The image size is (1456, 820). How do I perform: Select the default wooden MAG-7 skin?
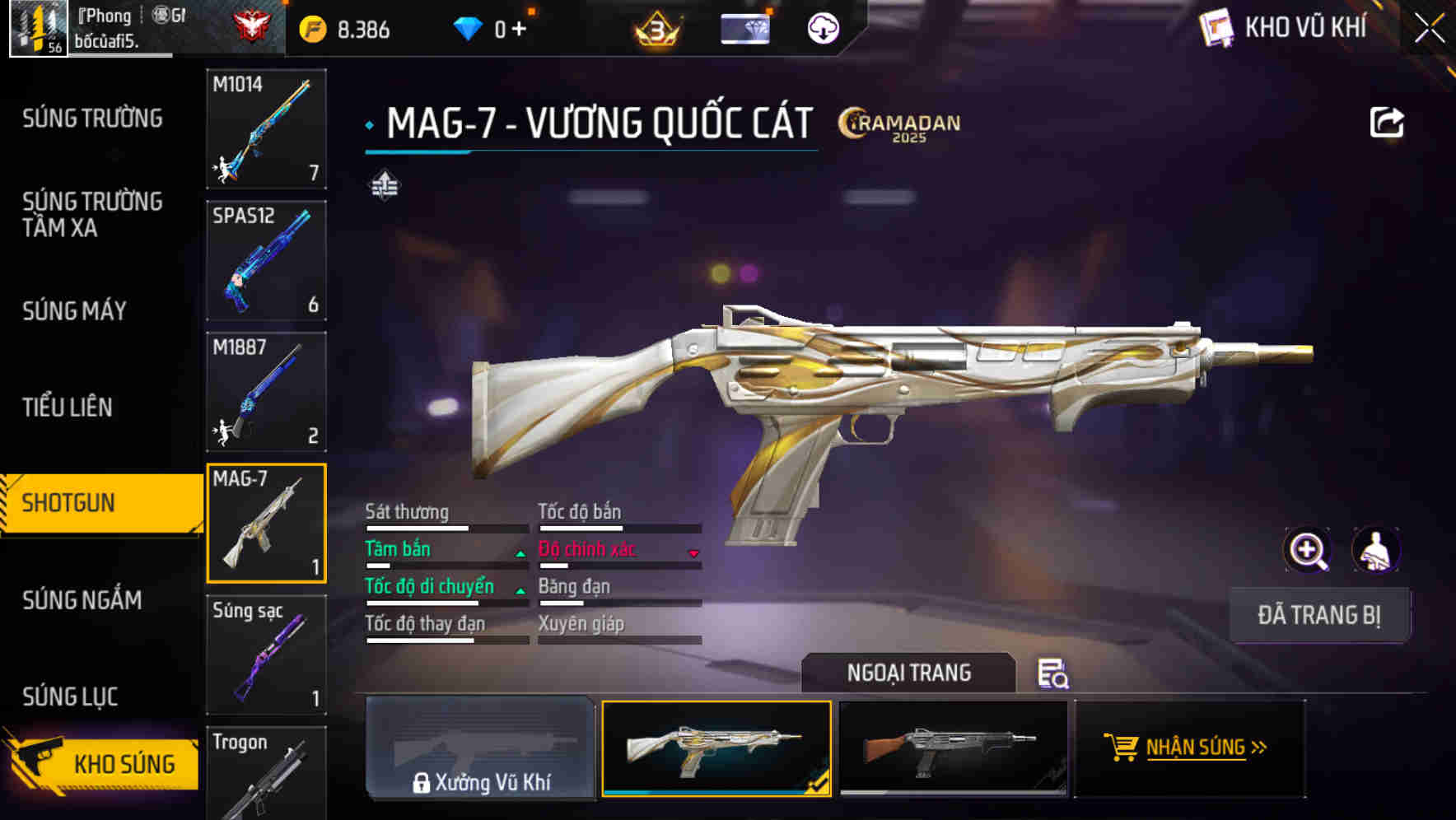tap(952, 748)
